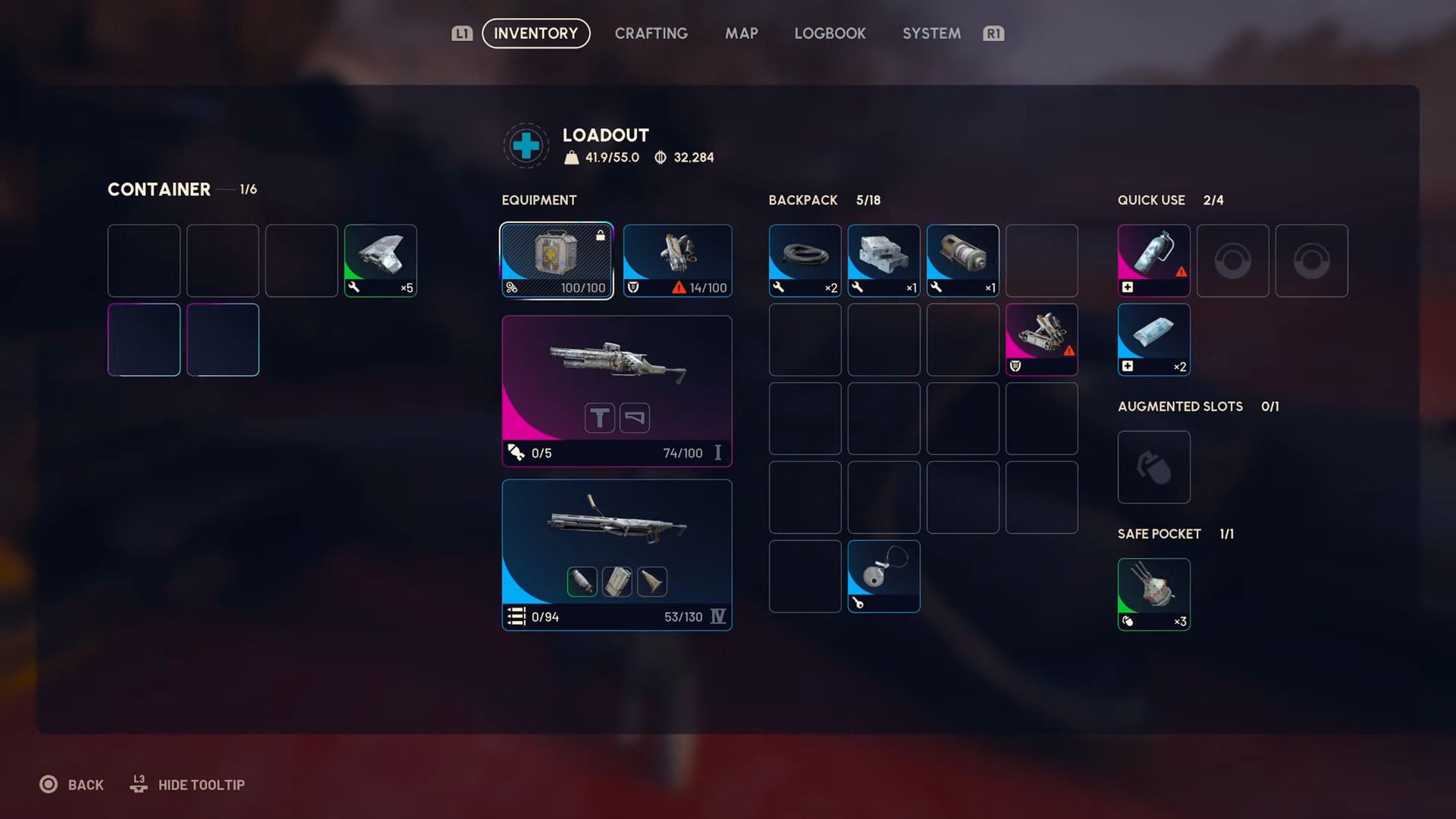Select the ×3 device in Safe Pocket
The image size is (1456, 819).
point(1153,595)
